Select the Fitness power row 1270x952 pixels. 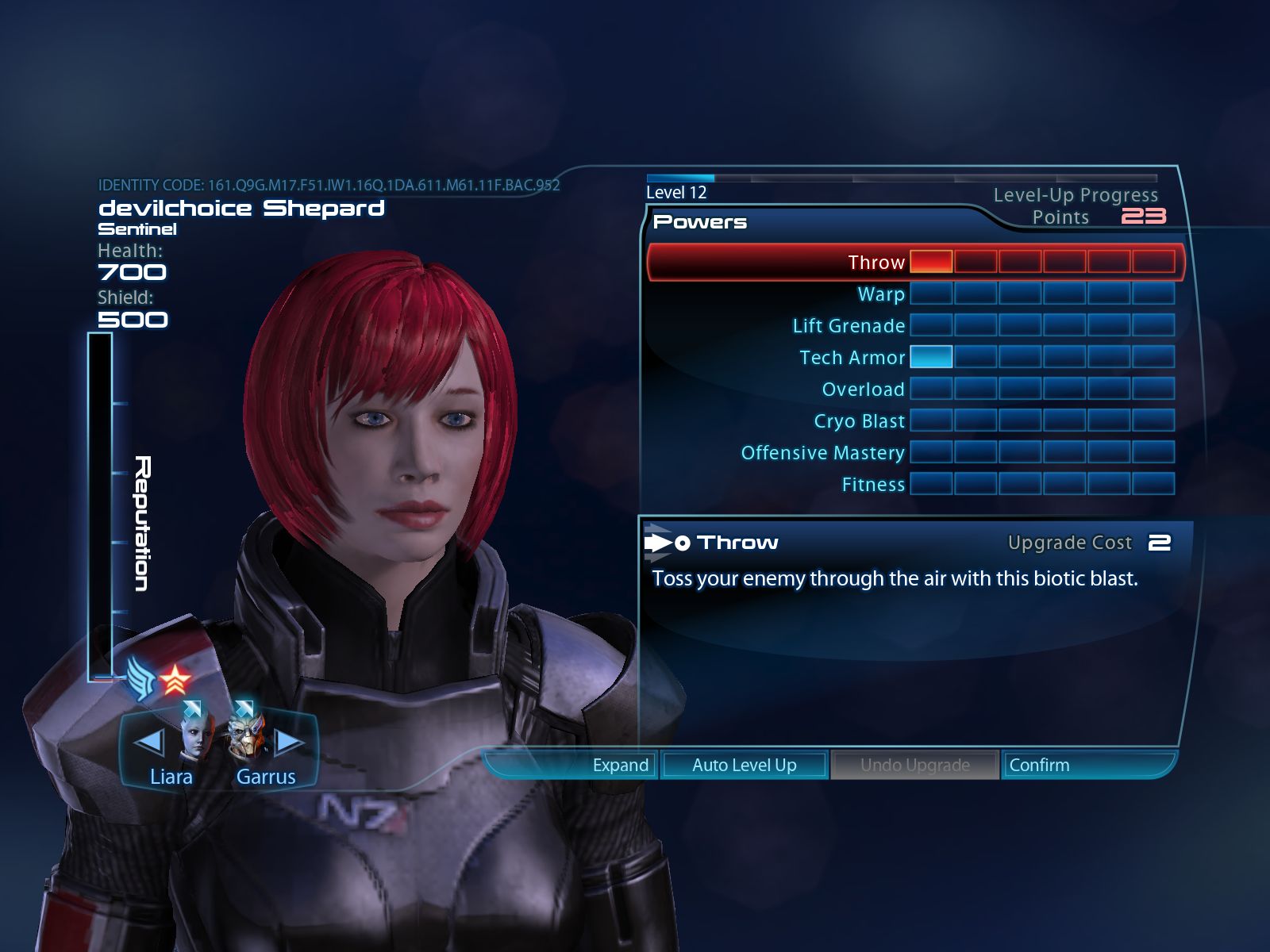point(873,485)
